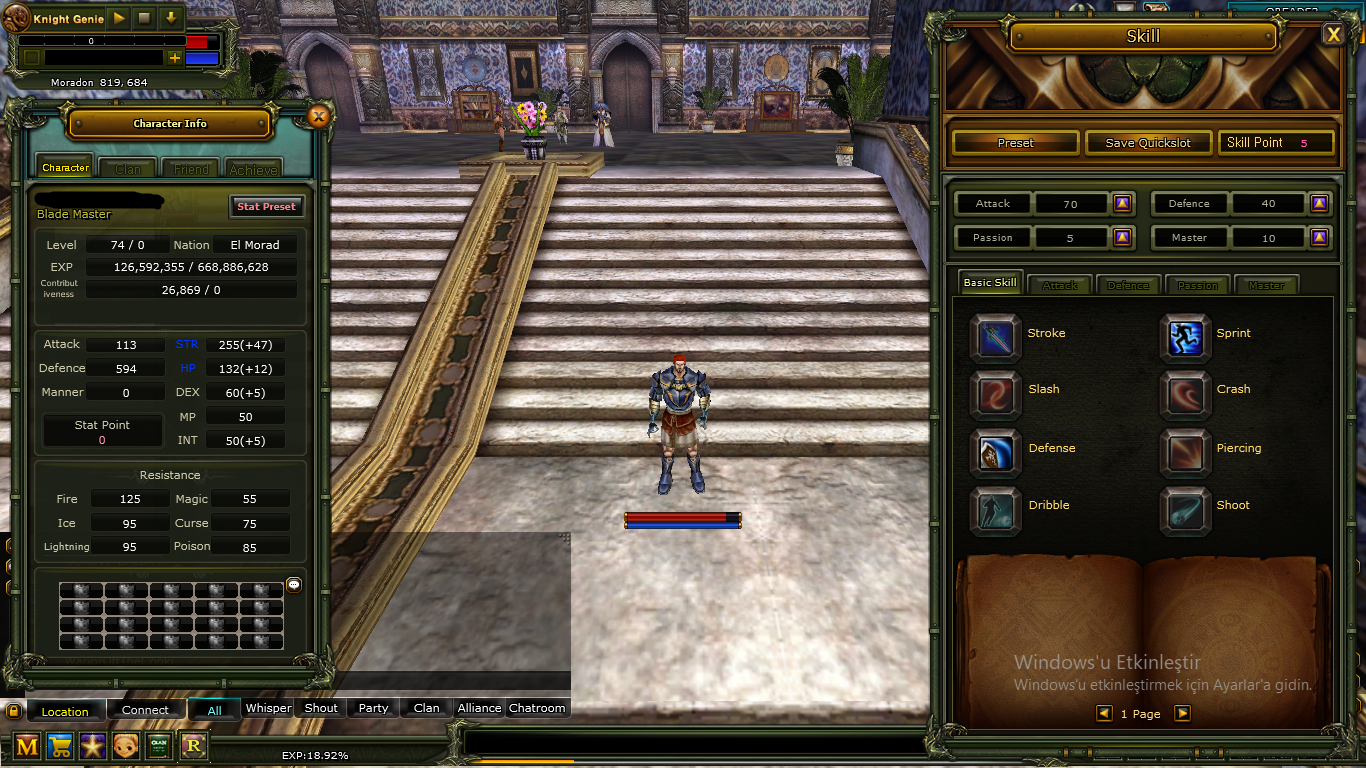Click the R icon in the bottom toolbar
The width and height of the screenshot is (1366, 768).
(193, 746)
